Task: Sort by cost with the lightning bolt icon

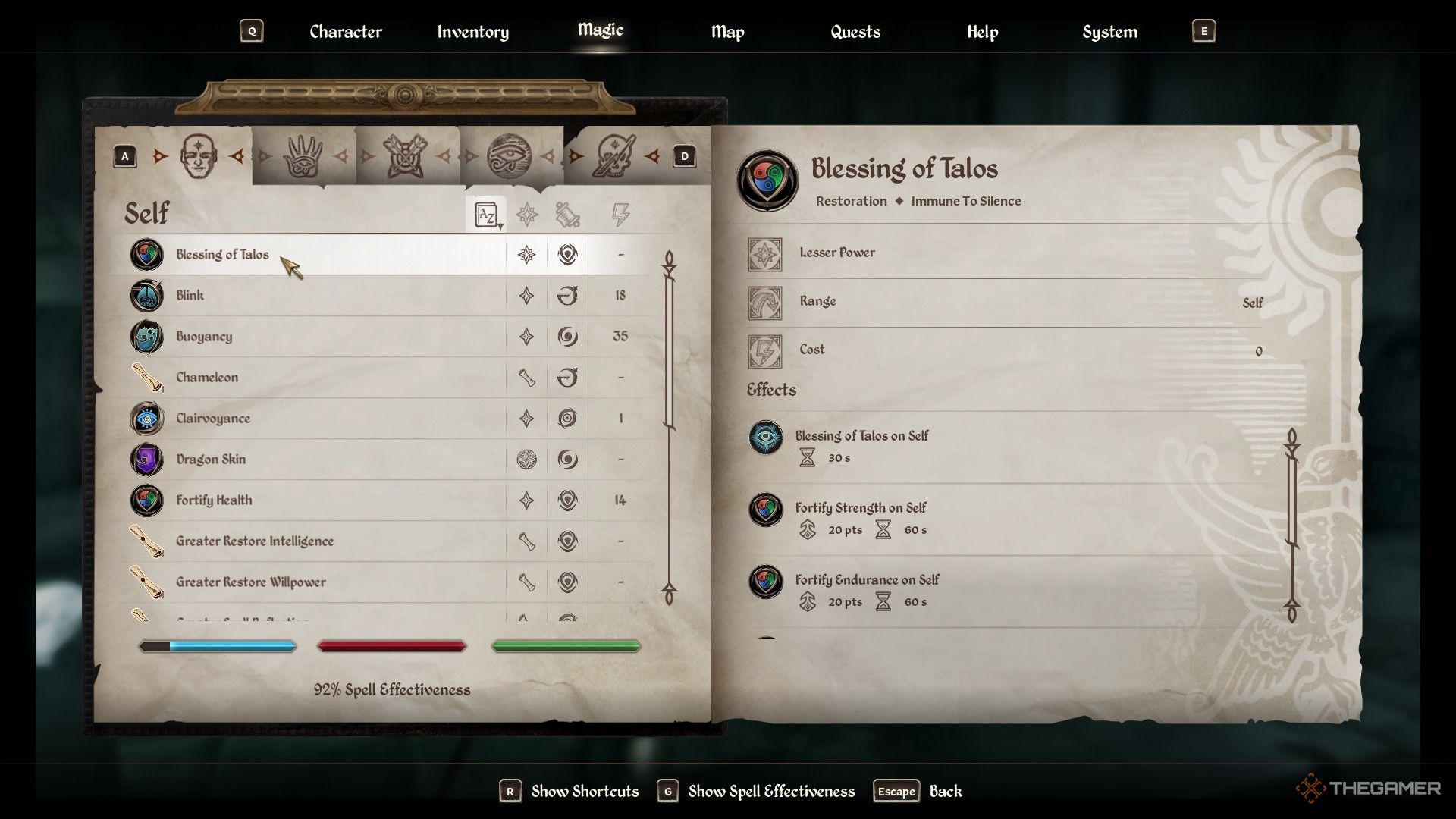Action: 620,214
